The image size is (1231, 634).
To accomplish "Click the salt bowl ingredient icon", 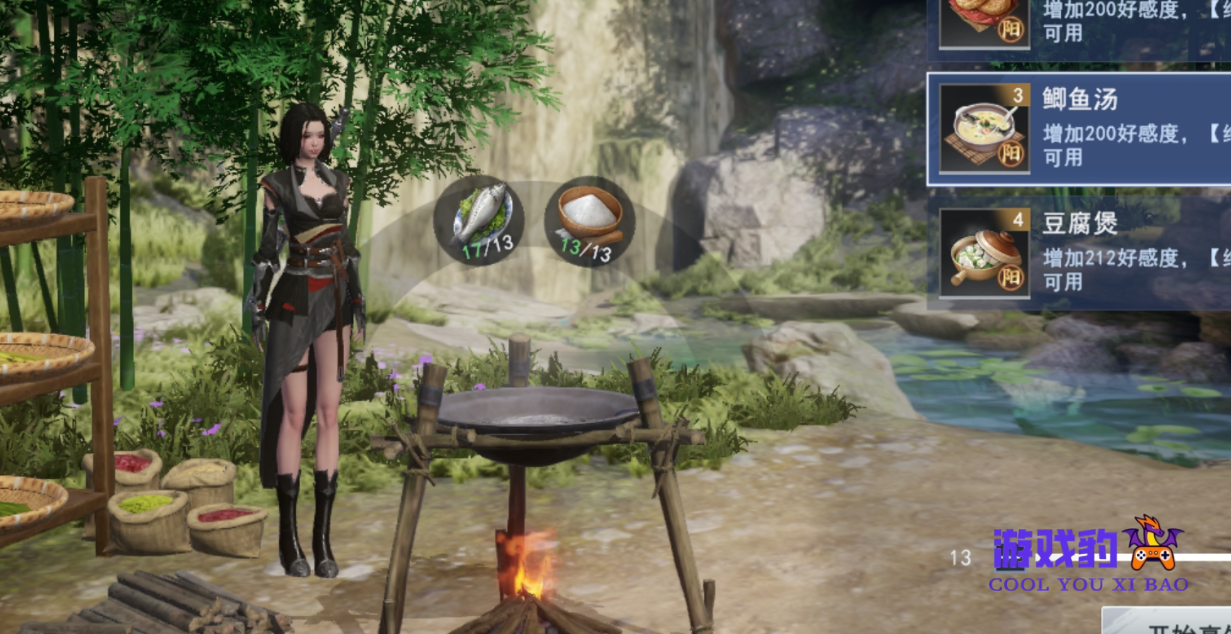I will [590, 221].
